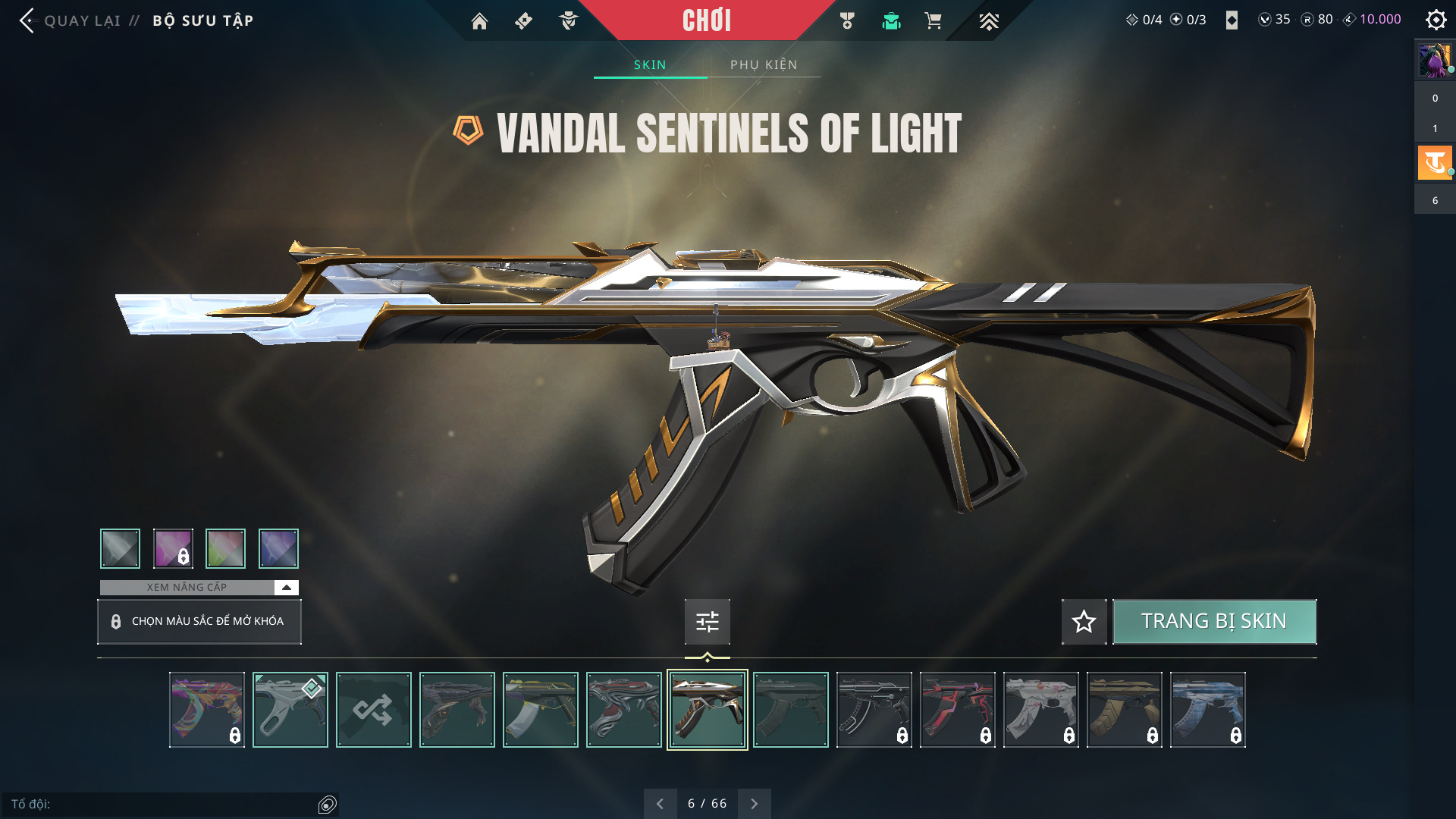Screen dimensions: 1456x819
Task: Open the settings gear
Action: coord(1436,20)
